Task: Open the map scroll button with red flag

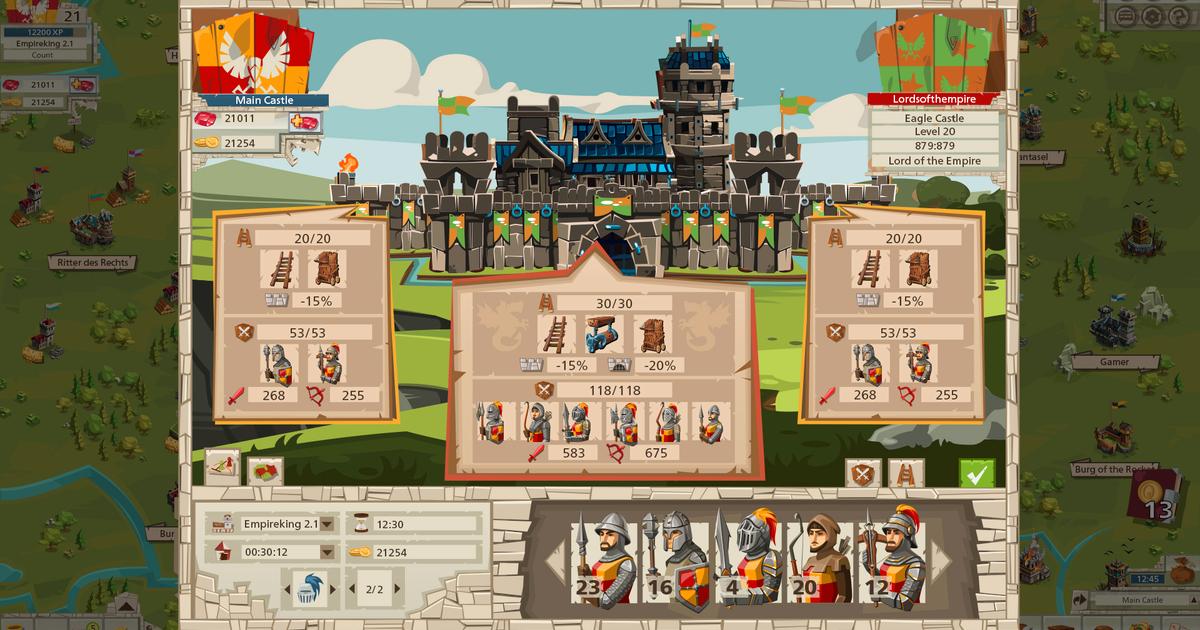Action: 222,468
